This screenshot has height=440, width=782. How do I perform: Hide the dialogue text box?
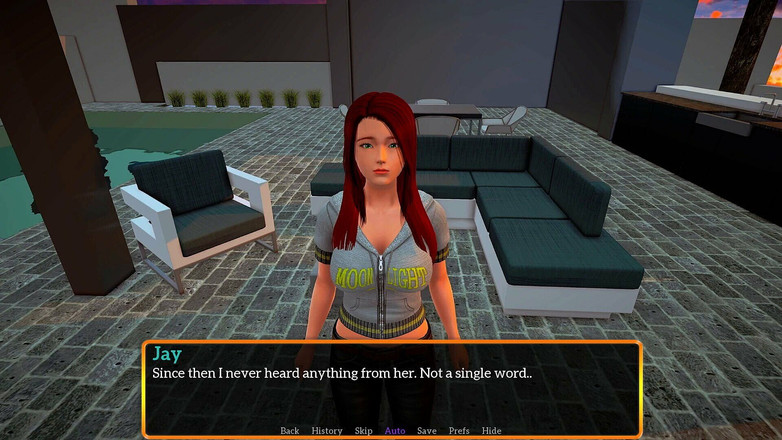(491, 431)
